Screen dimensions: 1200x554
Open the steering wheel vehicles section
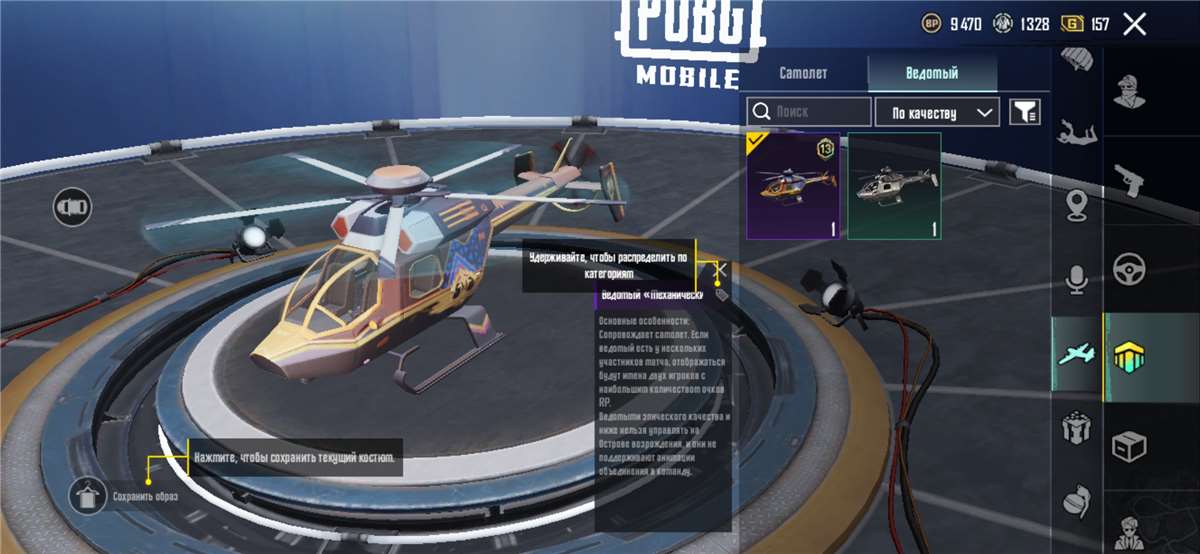click(x=1131, y=268)
